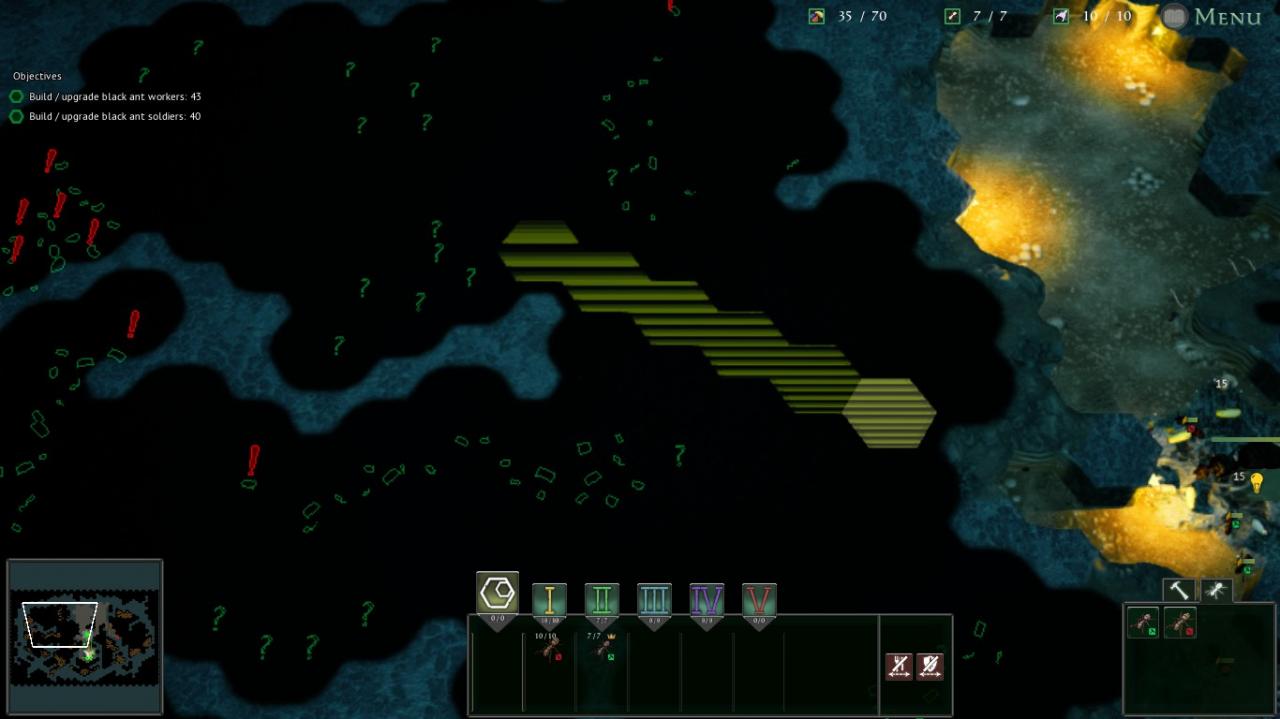This screenshot has height=719, width=1280.
Task: Switch to the ant creature tab
Action: pos(1216,591)
